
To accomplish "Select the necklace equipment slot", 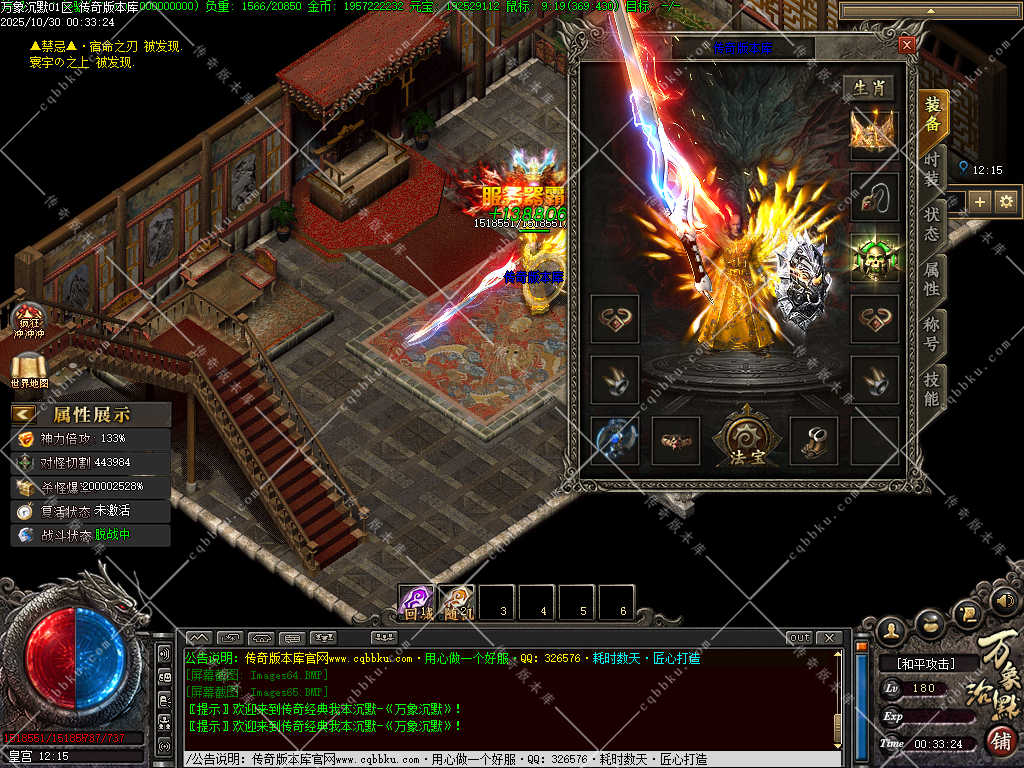I will coord(873,194).
